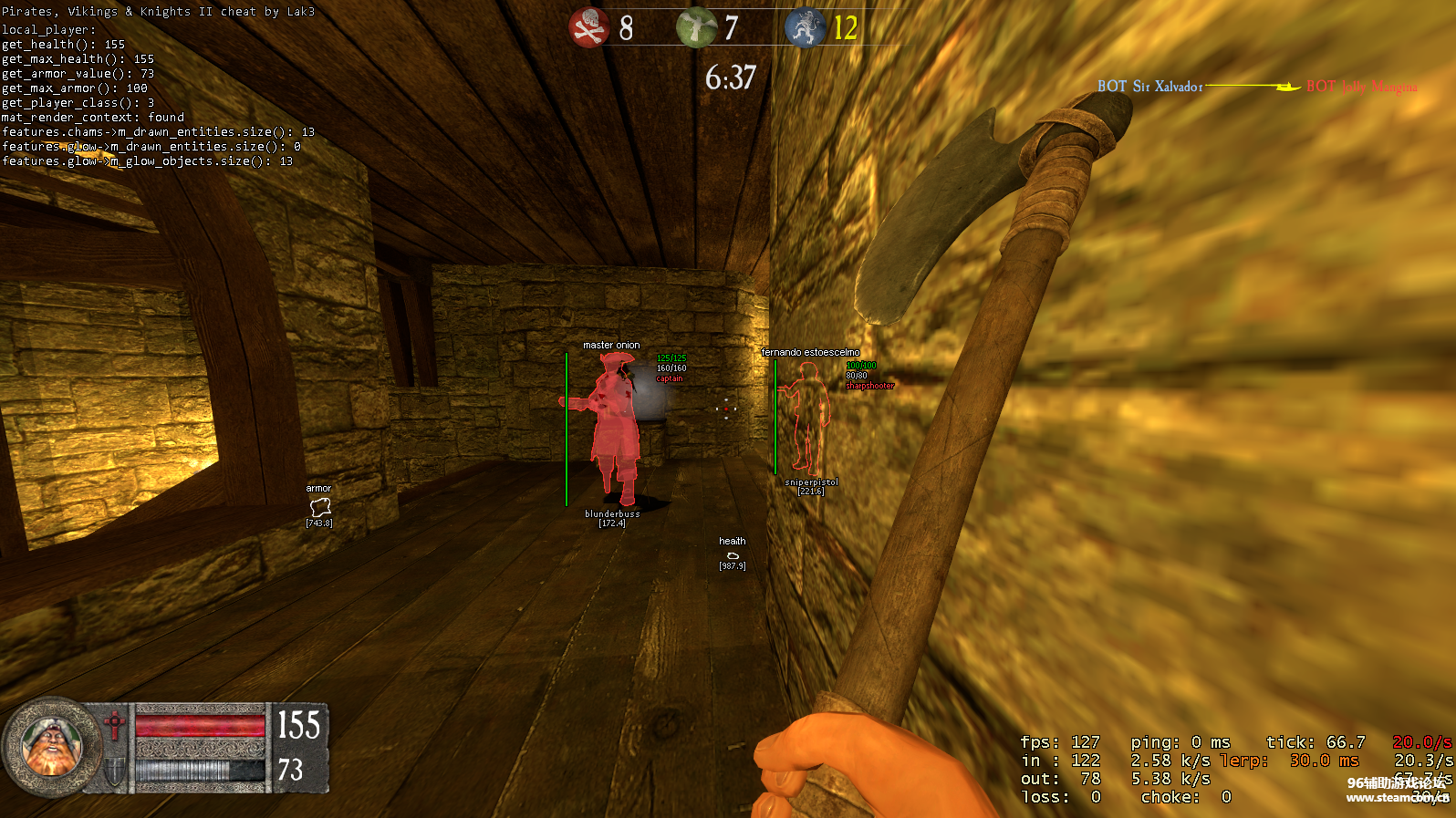Click the sniperpistol ESP label
The height and width of the screenshot is (818, 1456).
811,482
